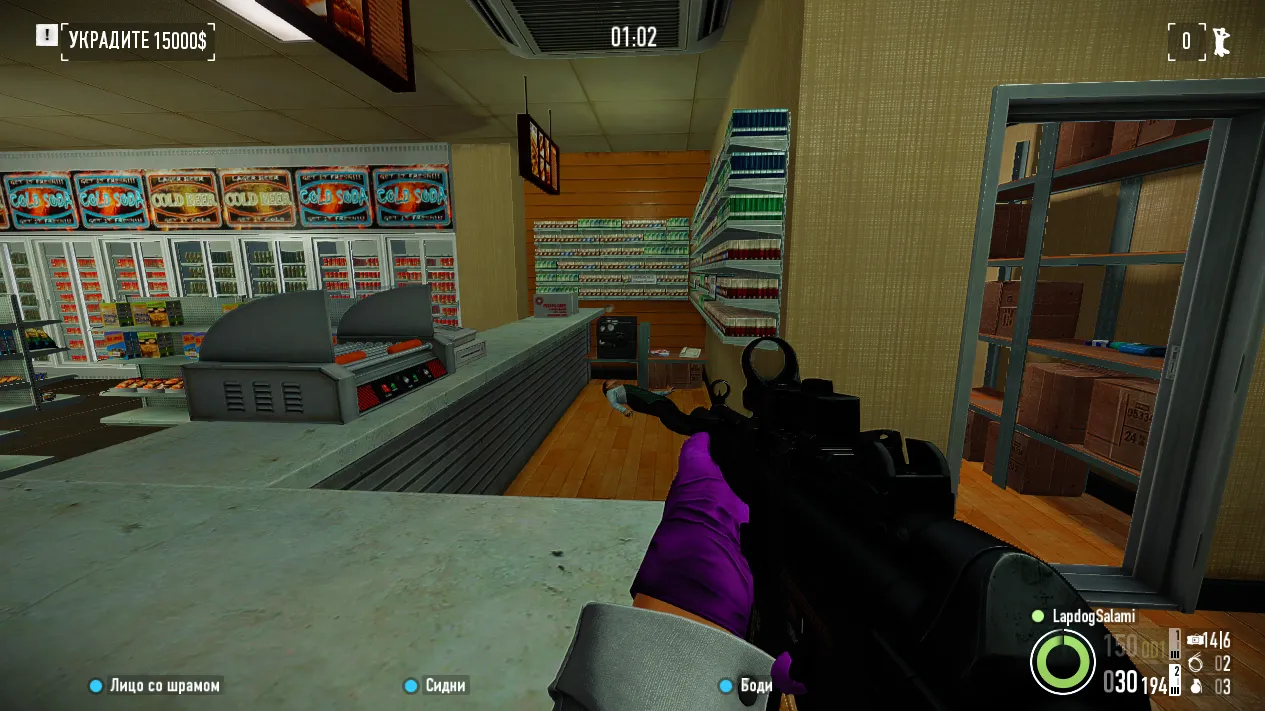1265x711 pixels.
Task: Select the grenade icon
Action: pos(1196,687)
